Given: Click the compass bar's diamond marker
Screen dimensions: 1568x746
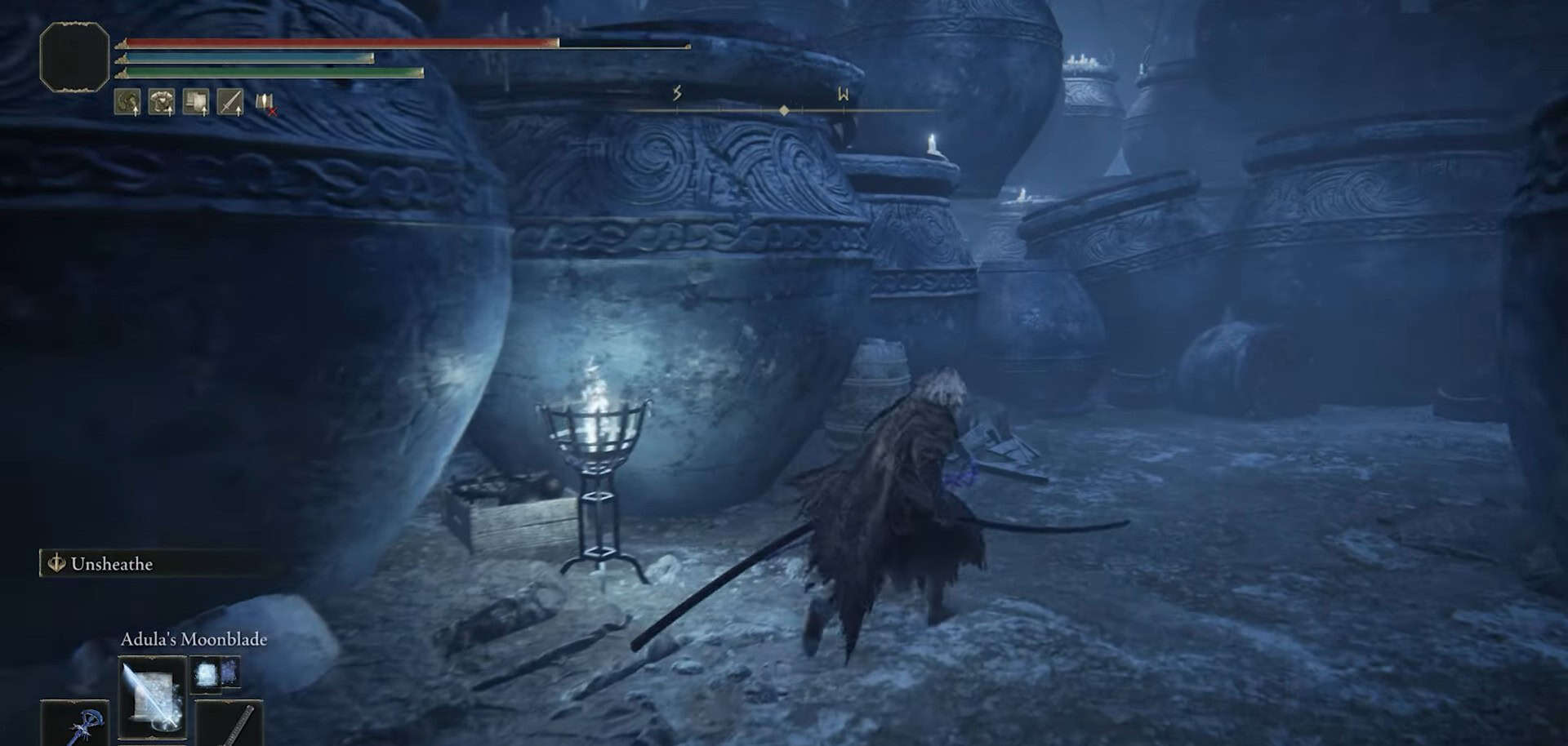Looking at the screenshot, I should (784, 110).
